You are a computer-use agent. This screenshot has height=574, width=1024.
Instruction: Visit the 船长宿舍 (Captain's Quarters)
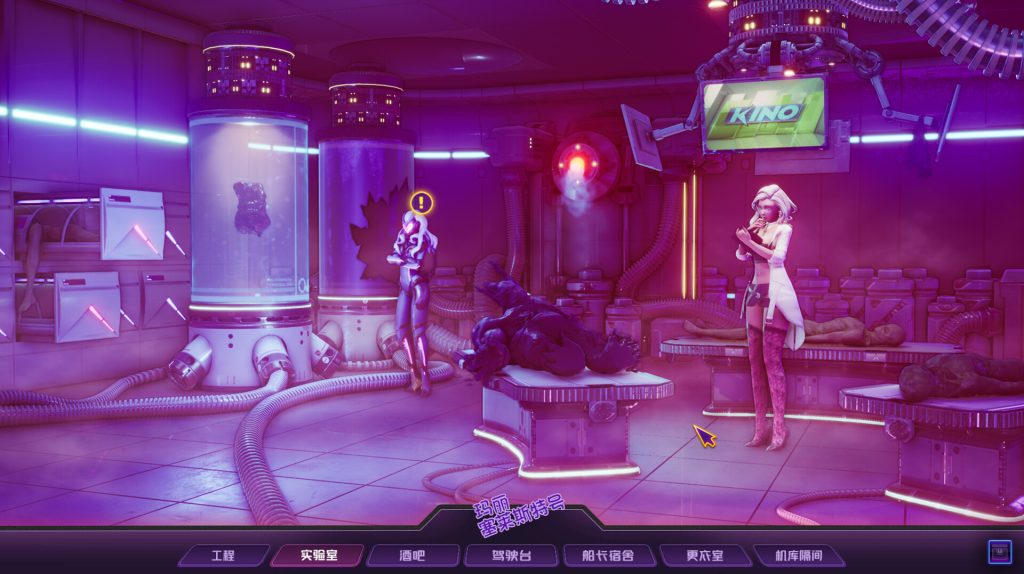[606, 555]
